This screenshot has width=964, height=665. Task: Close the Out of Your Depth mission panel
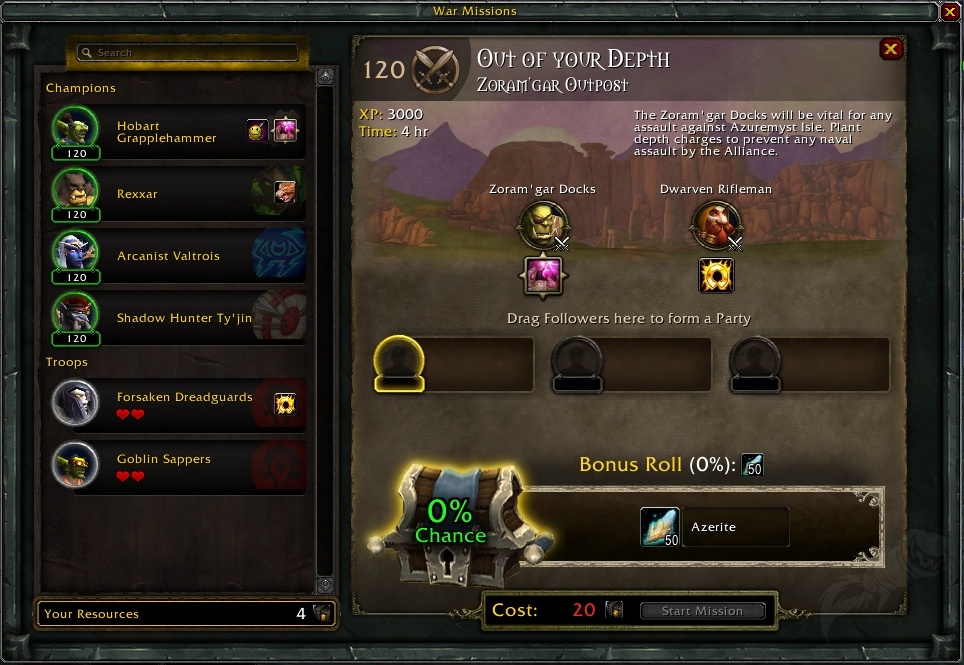point(890,49)
